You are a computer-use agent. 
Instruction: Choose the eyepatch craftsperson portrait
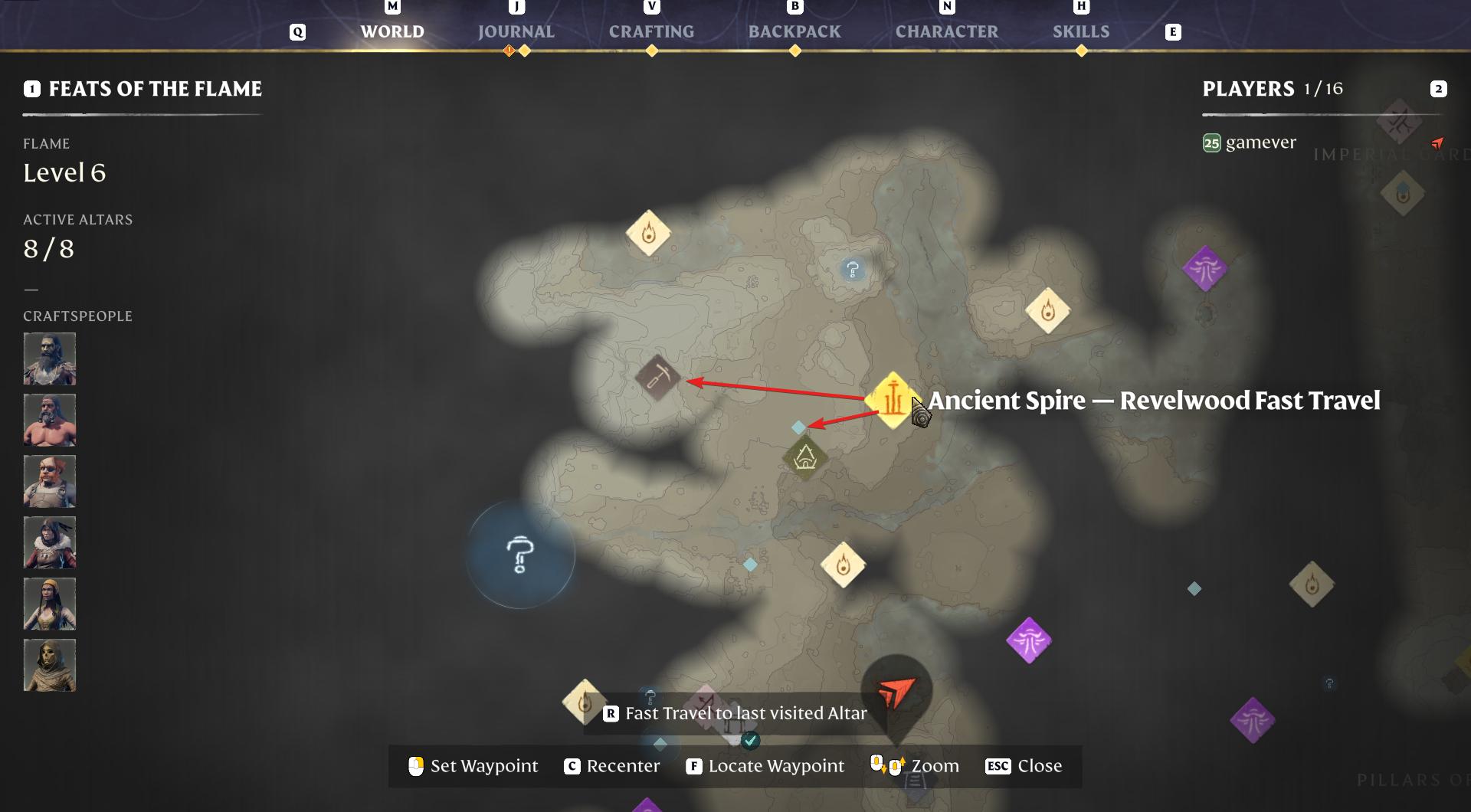pos(50,481)
